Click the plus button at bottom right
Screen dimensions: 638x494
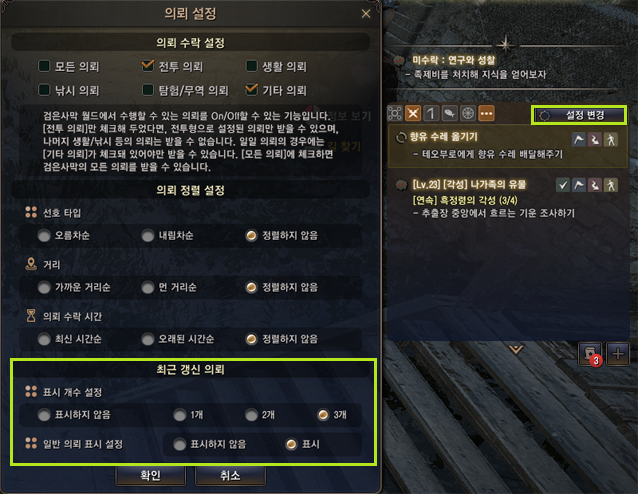[618, 353]
